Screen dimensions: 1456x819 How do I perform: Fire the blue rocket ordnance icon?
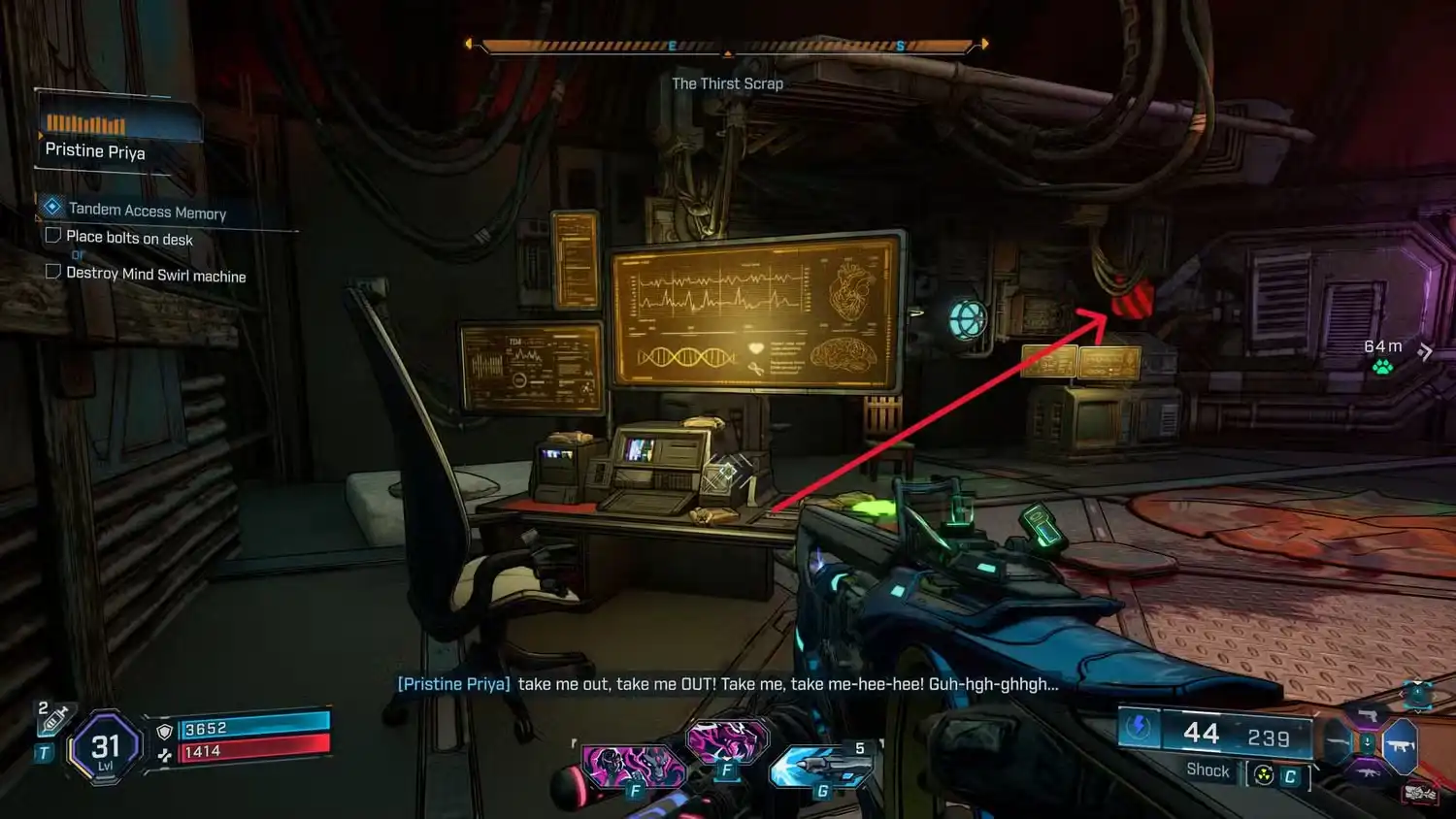click(822, 766)
